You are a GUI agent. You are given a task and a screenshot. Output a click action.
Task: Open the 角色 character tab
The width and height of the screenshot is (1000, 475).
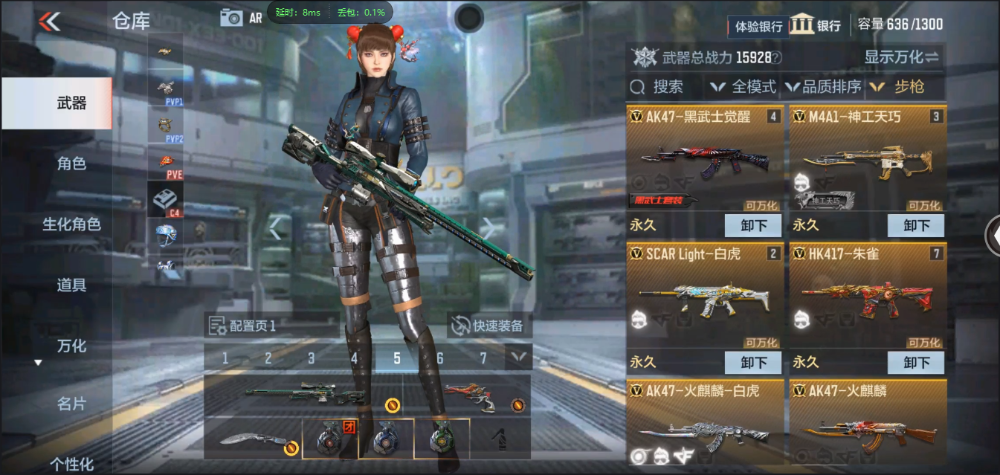click(71, 164)
